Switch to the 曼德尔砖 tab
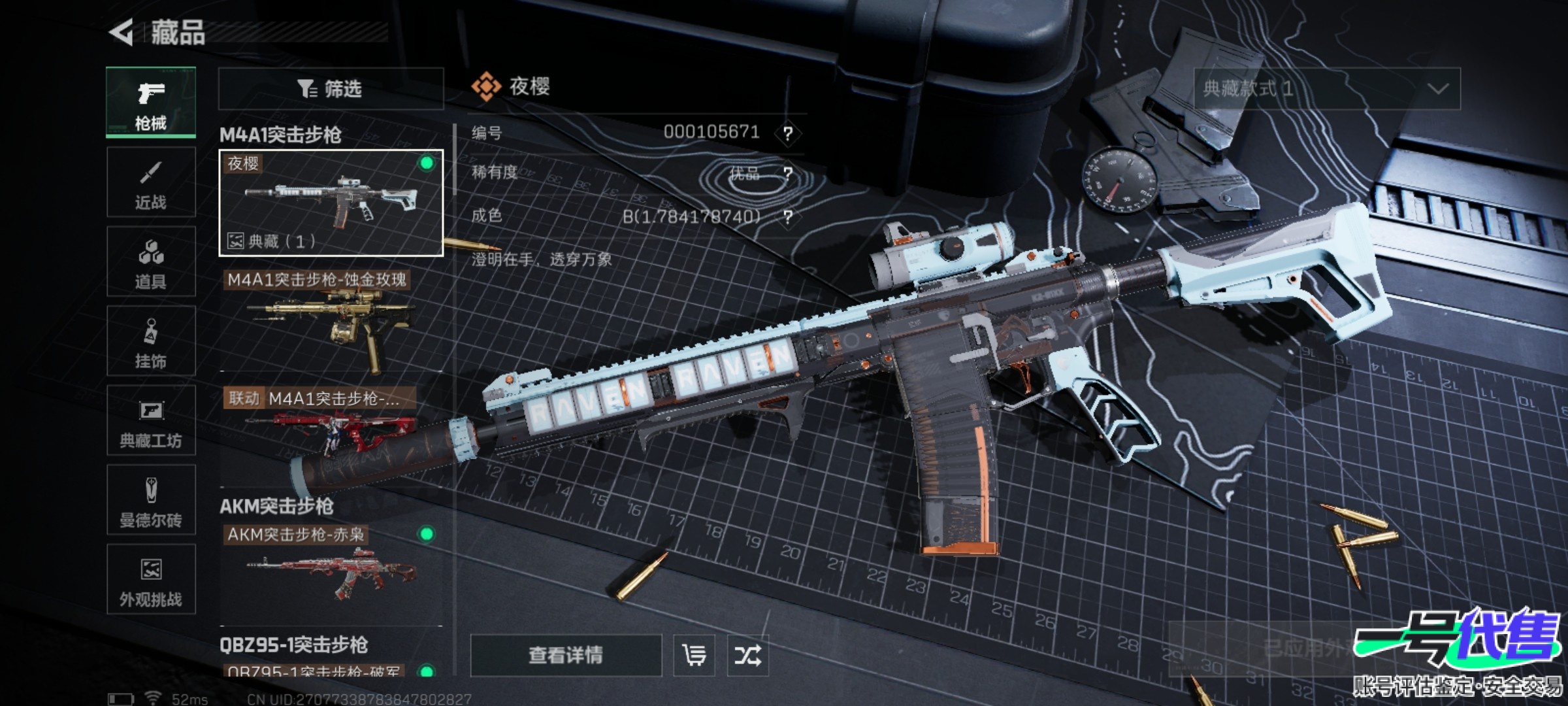This screenshot has height=706, width=1568. click(151, 501)
